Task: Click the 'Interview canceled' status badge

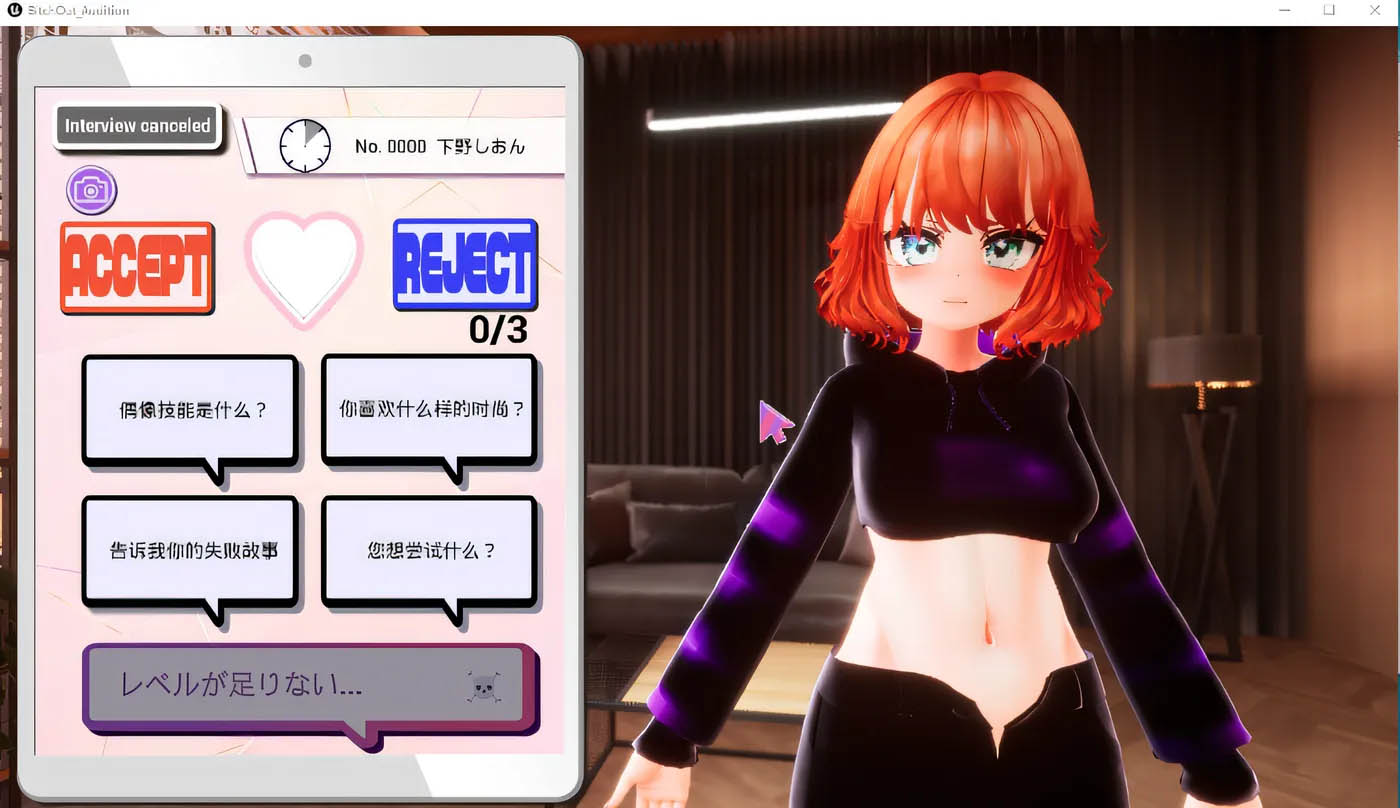Action: click(137, 125)
